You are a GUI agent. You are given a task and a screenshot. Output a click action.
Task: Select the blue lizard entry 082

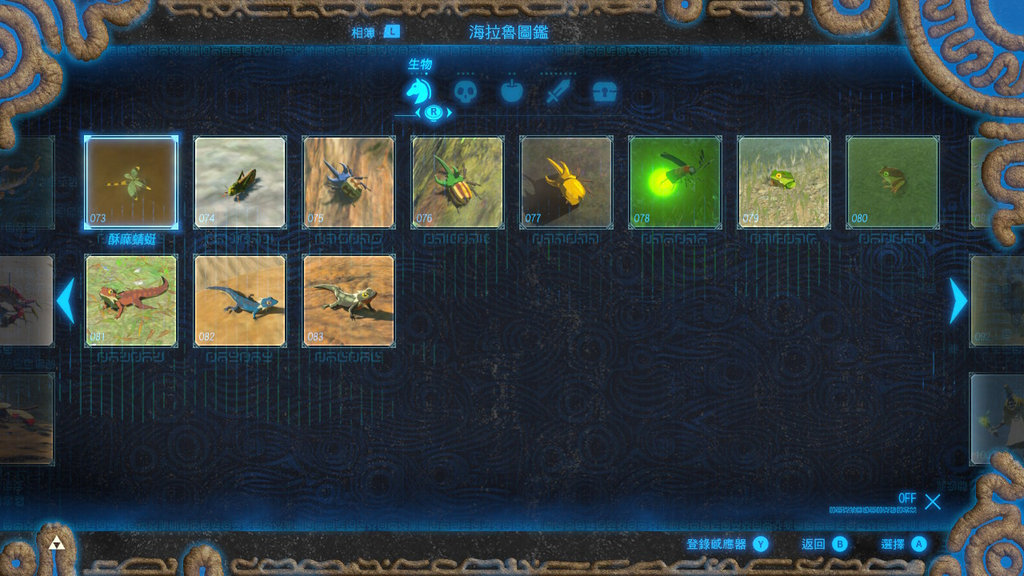click(240, 300)
